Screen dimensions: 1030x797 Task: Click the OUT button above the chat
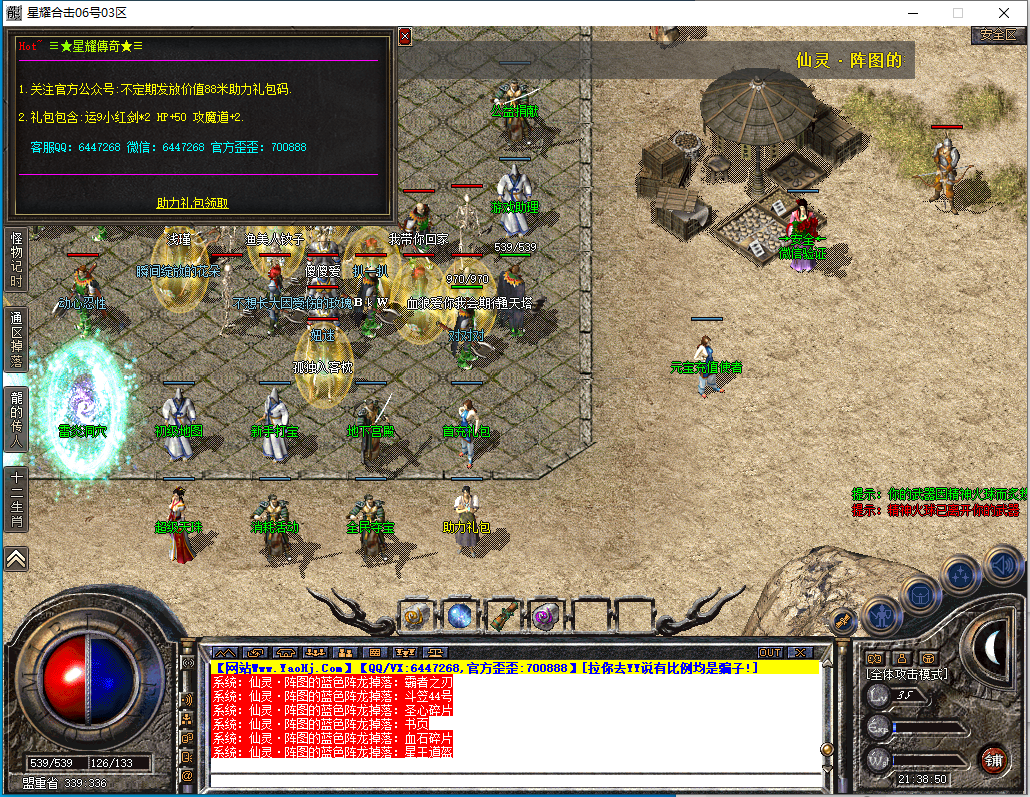point(769,653)
